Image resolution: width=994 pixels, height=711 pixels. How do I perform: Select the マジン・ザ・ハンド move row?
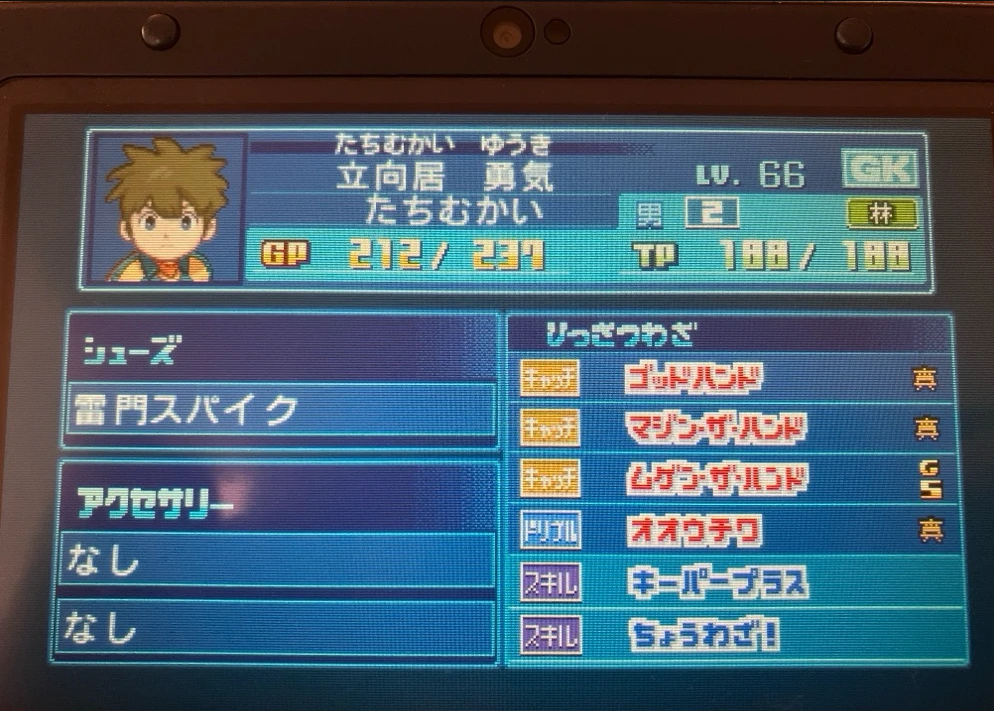point(729,429)
